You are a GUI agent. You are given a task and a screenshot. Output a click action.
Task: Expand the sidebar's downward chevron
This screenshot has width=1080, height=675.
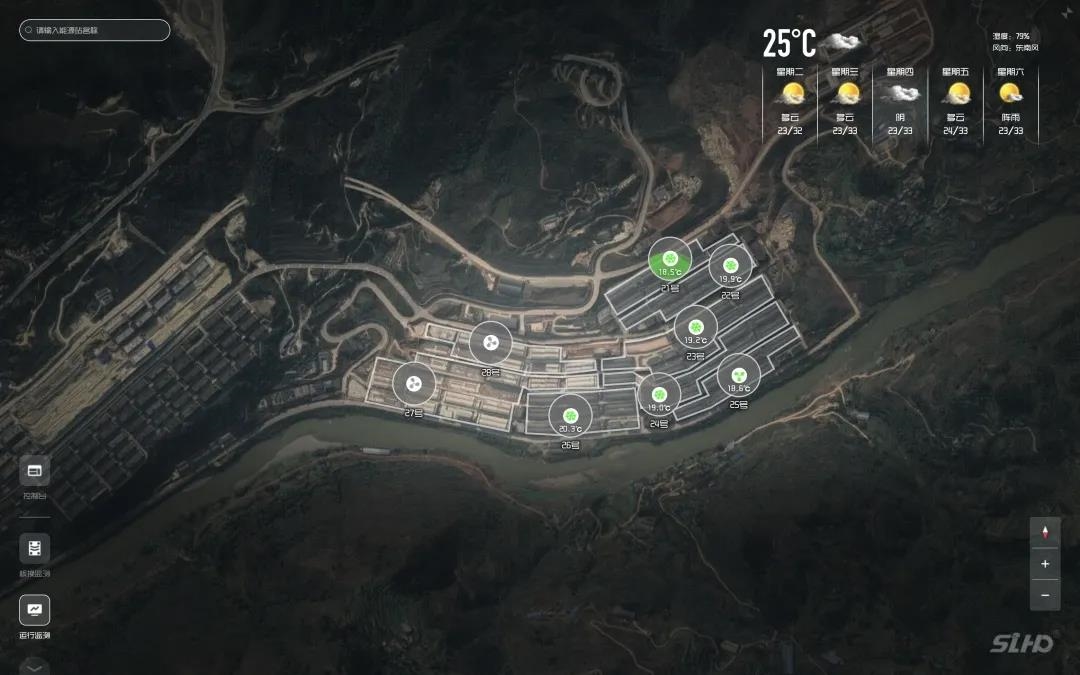[x=35, y=667]
